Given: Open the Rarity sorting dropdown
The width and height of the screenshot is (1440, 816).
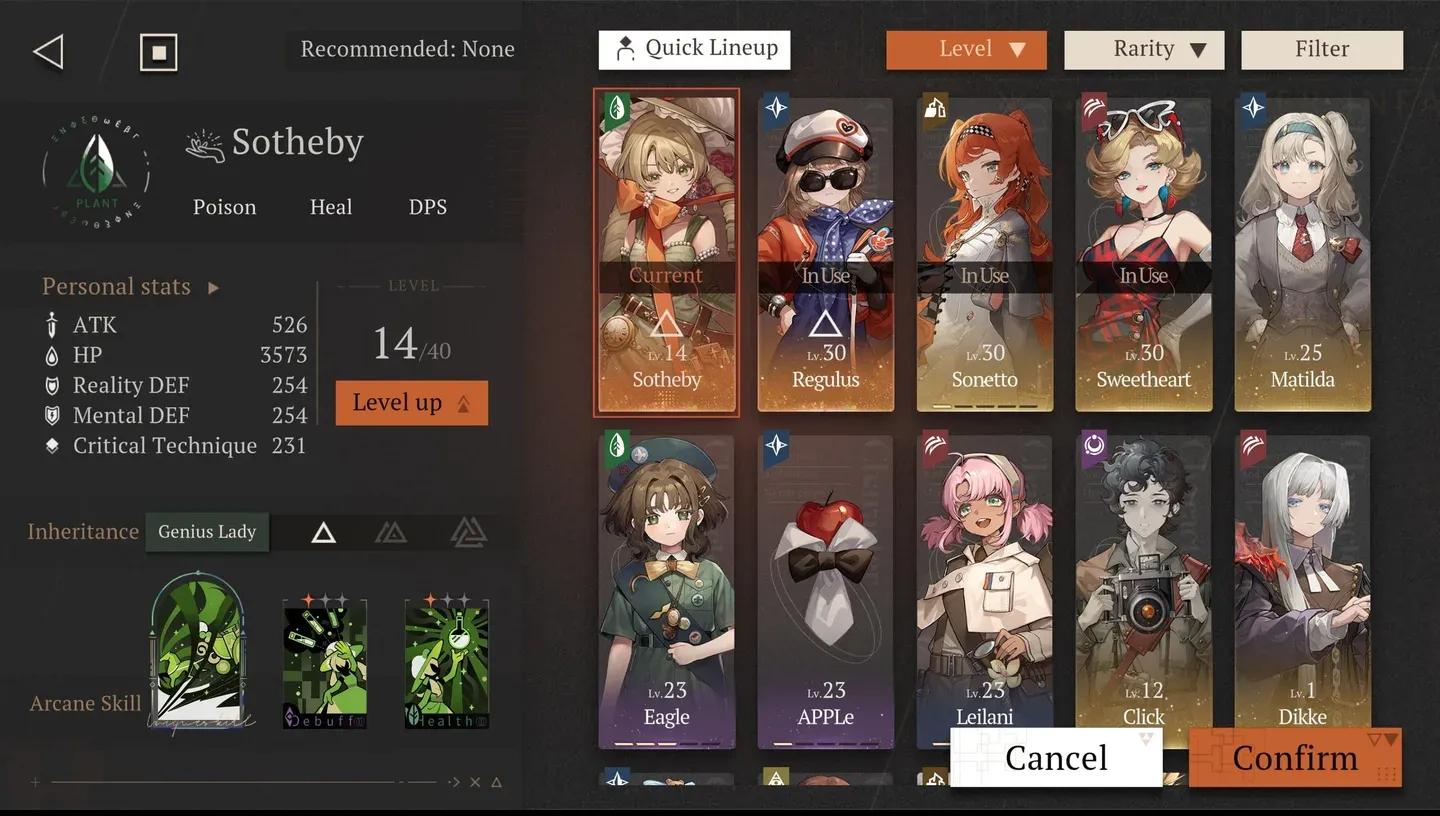Looking at the screenshot, I should click(1144, 49).
